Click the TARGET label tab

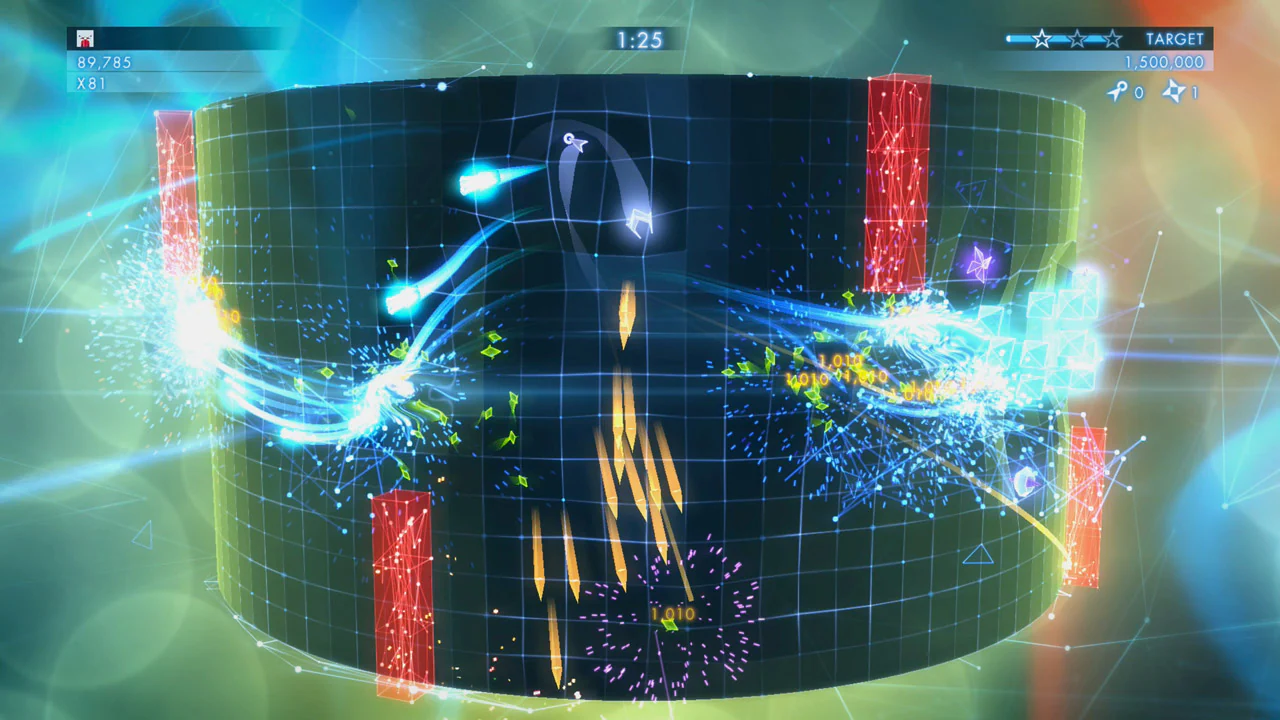tap(1175, 39)
